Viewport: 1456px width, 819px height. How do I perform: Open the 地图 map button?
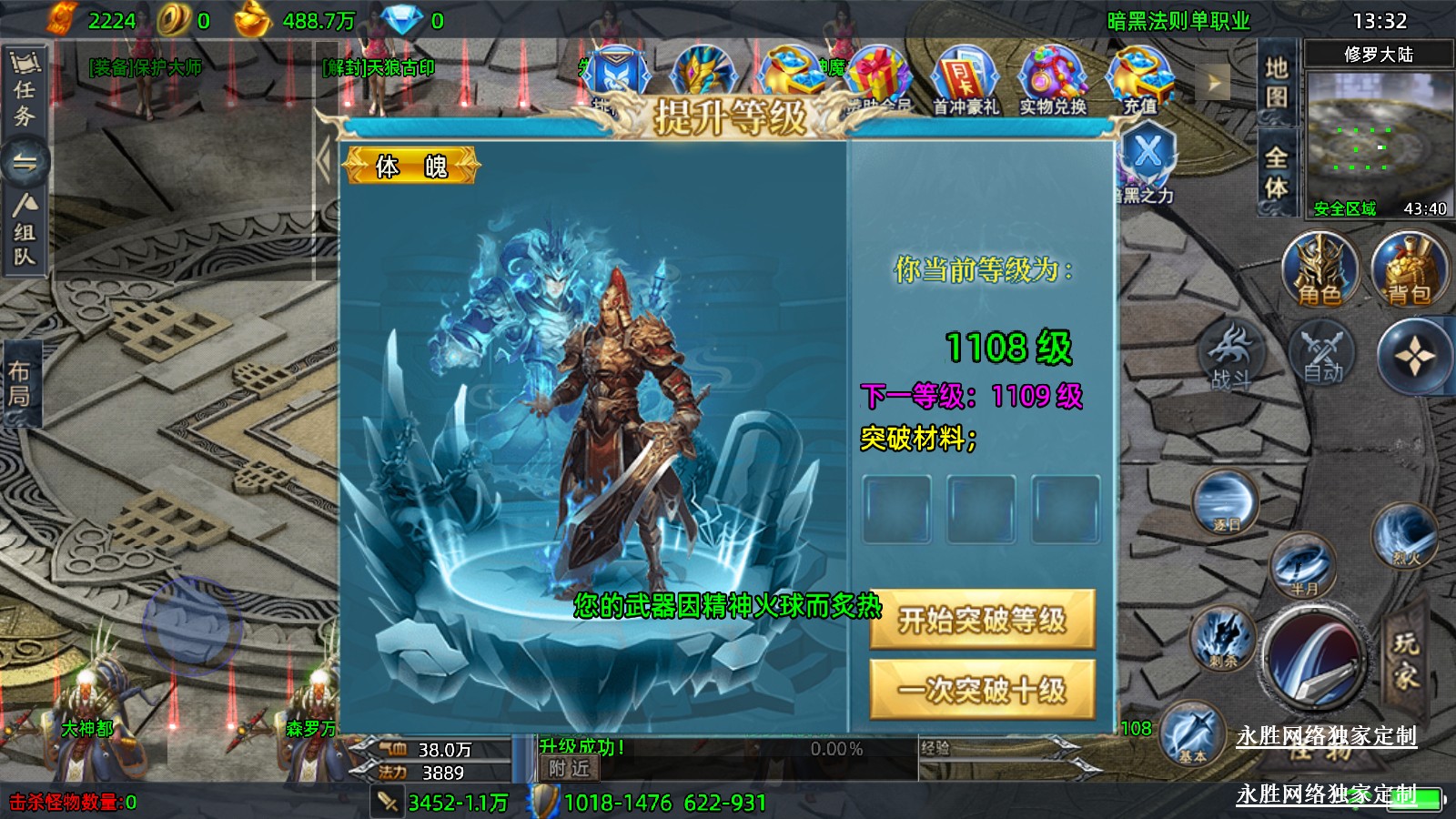[x=1276, y=82]
